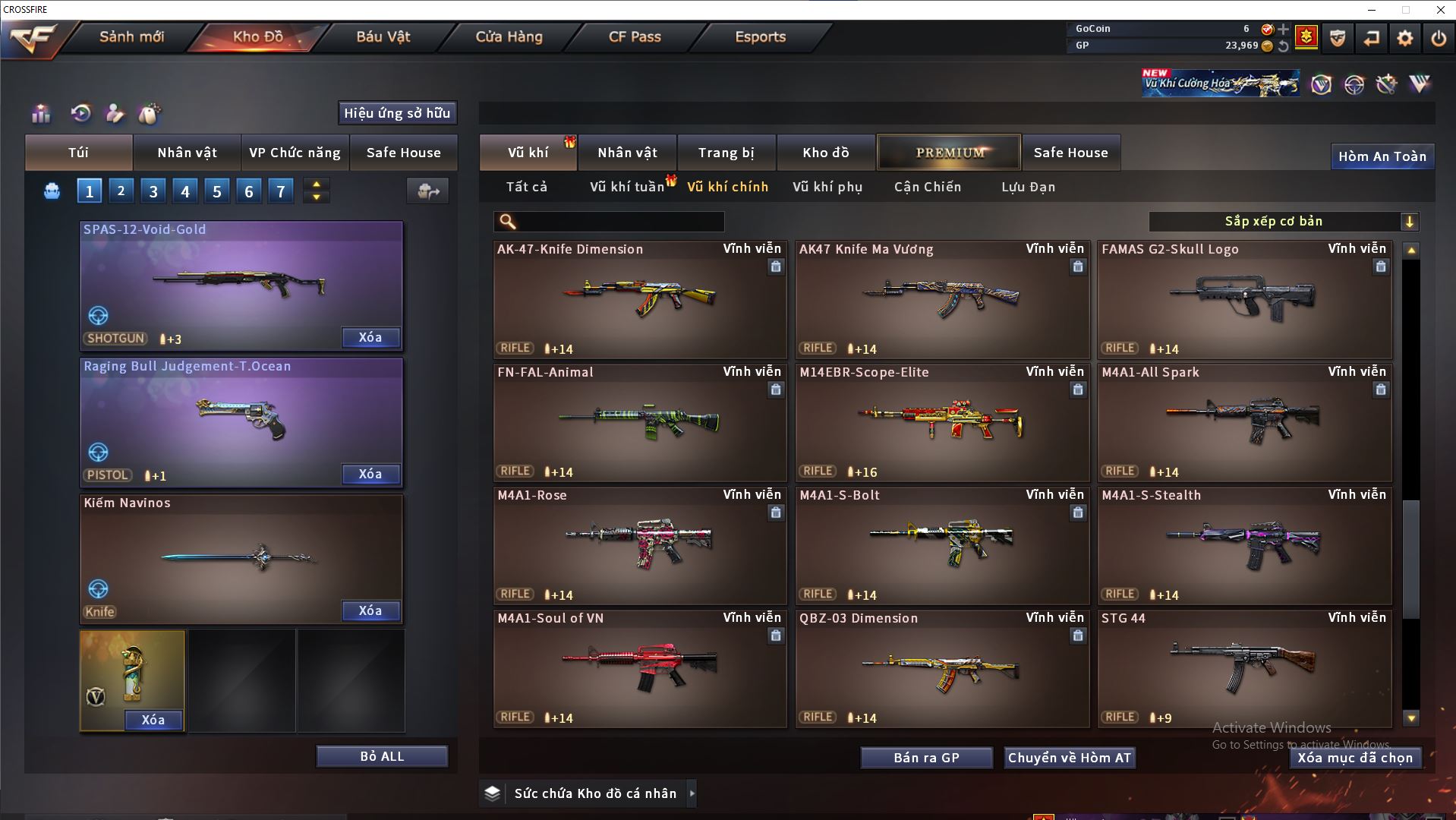The image size is (1456, 820).
Task: Show the Vũ khí phụ category
Action: [827, 187]
